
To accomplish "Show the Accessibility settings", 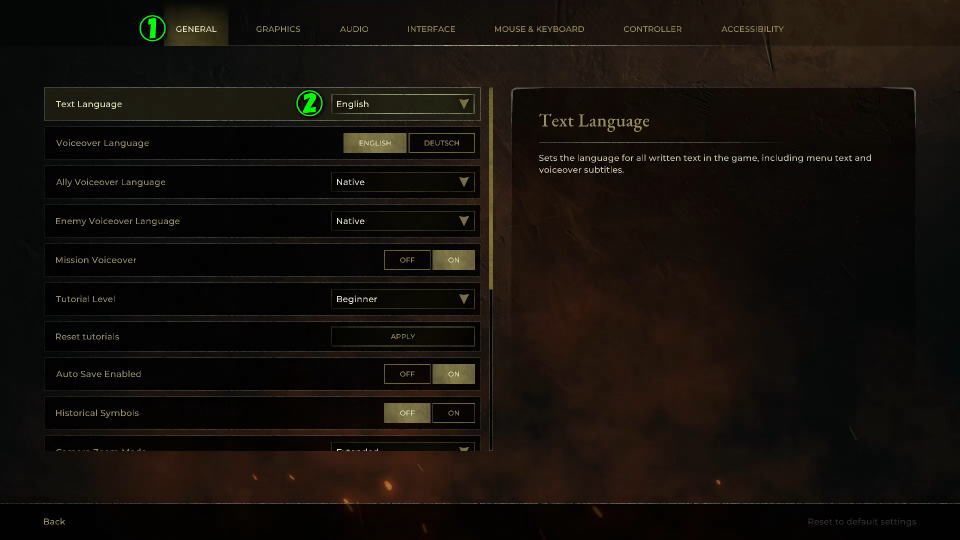I will coord(752,29).
